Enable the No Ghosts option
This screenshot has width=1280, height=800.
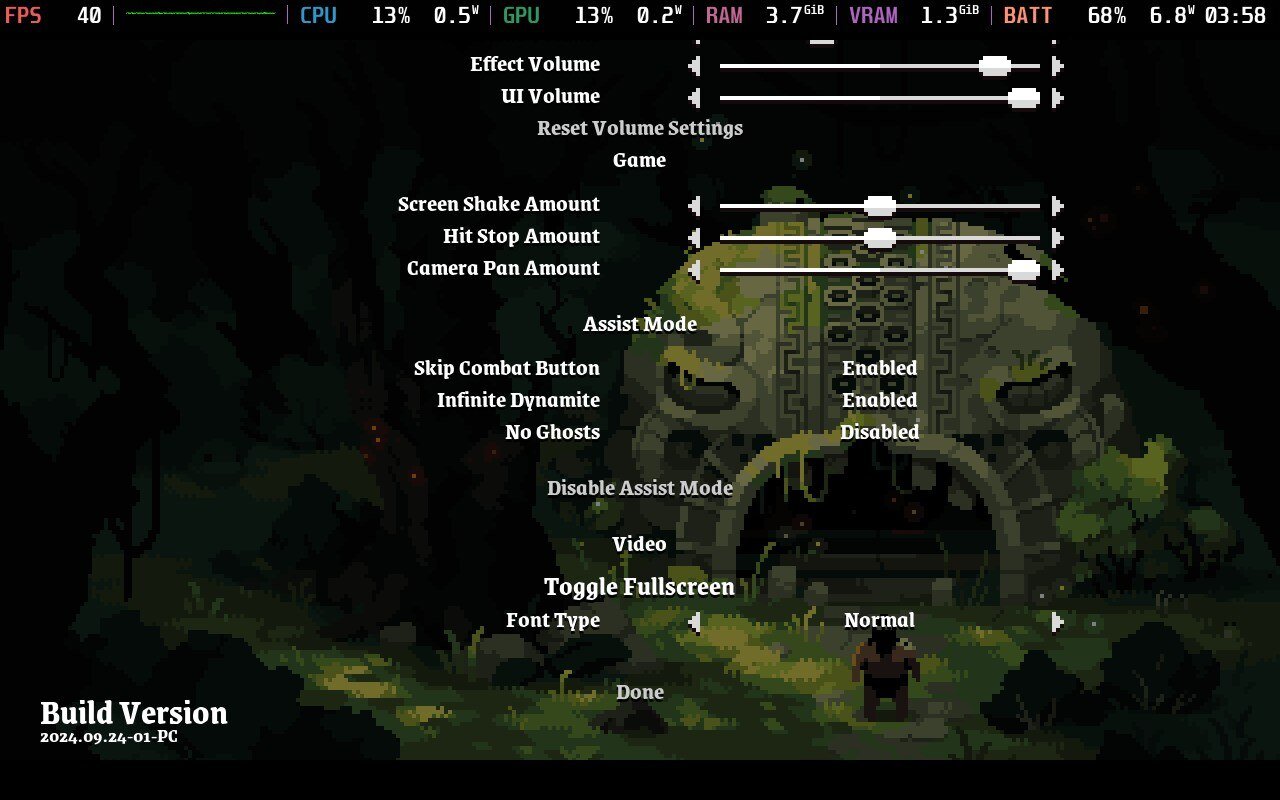click(x=879, y=432)
